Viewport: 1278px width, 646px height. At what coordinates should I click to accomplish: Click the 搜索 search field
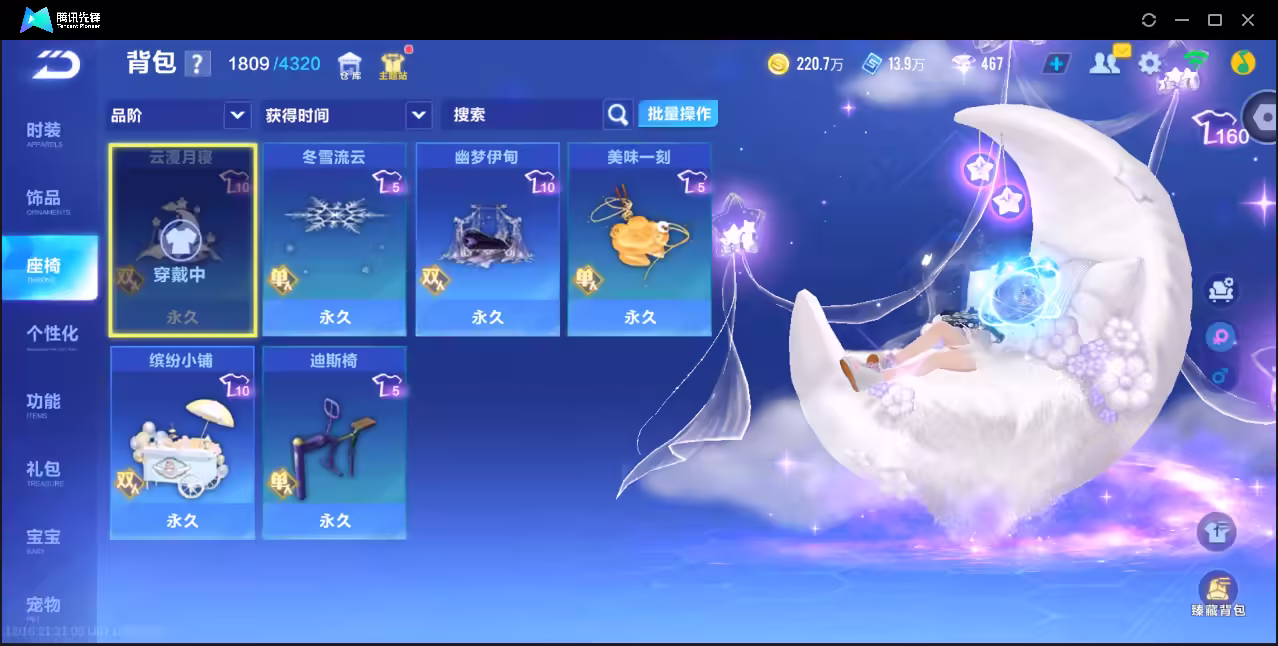520,115
